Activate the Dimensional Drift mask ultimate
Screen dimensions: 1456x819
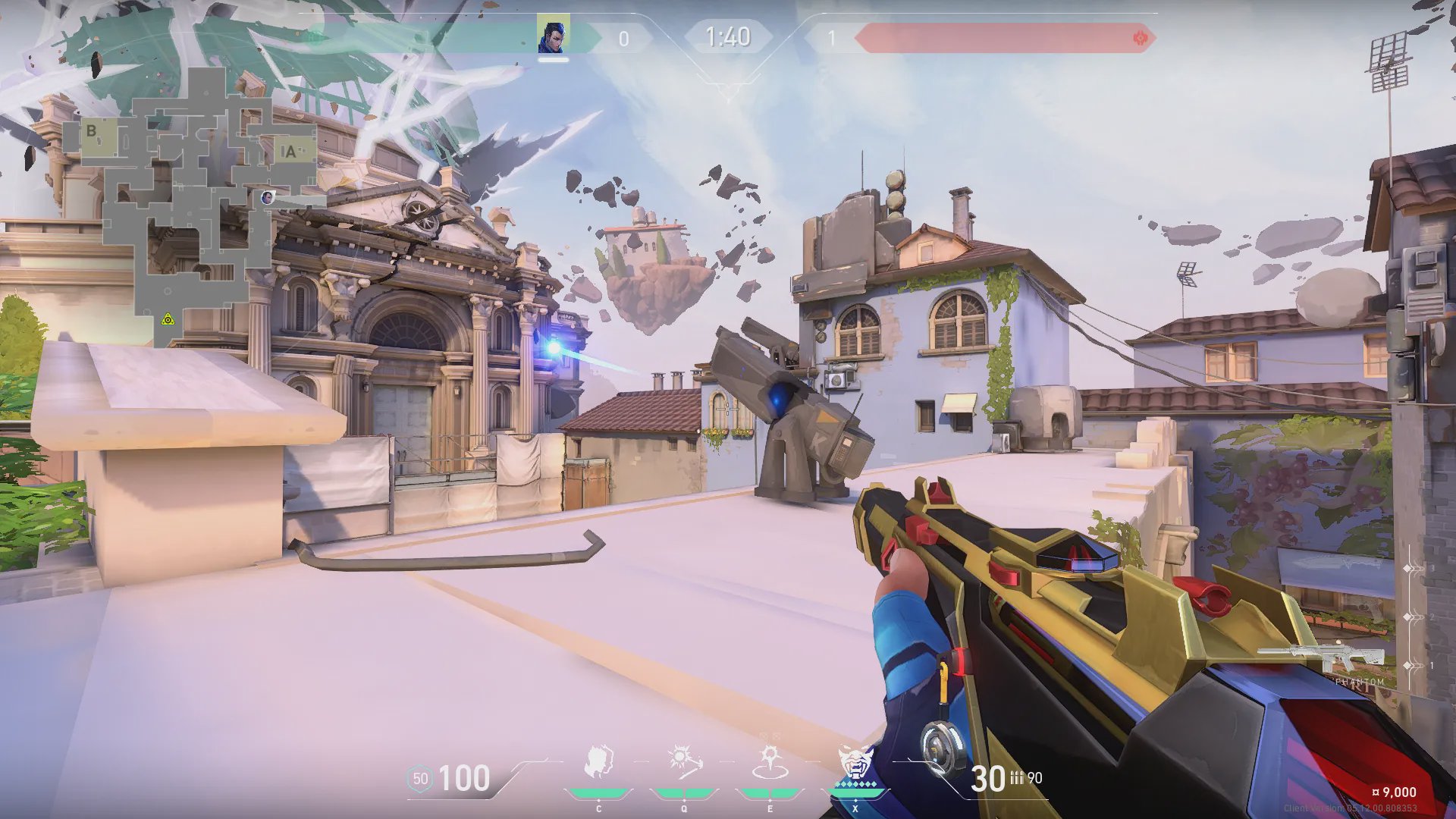point(855,762)
